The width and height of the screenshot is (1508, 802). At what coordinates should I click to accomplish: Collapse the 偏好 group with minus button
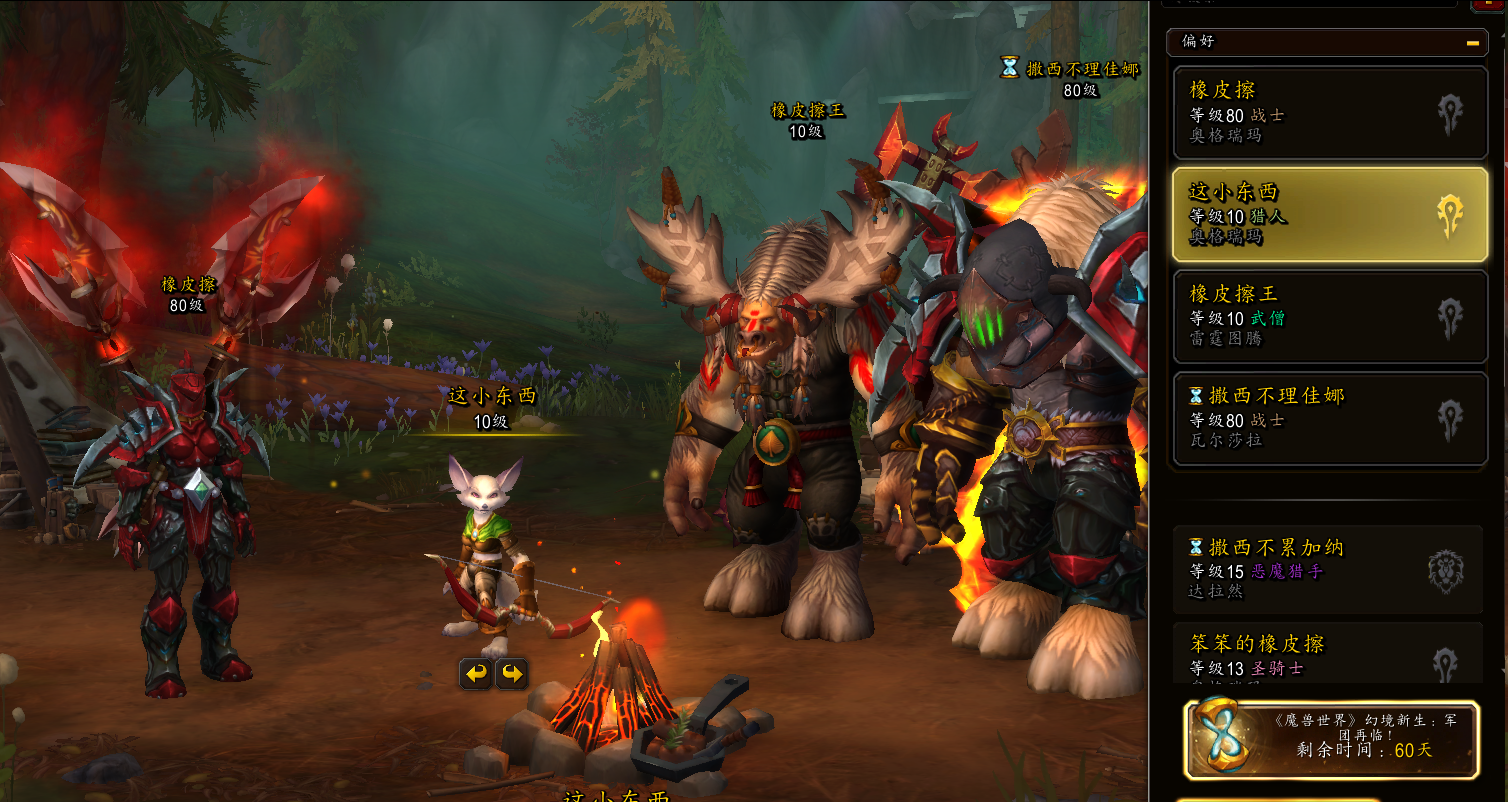click(1472, 42)
